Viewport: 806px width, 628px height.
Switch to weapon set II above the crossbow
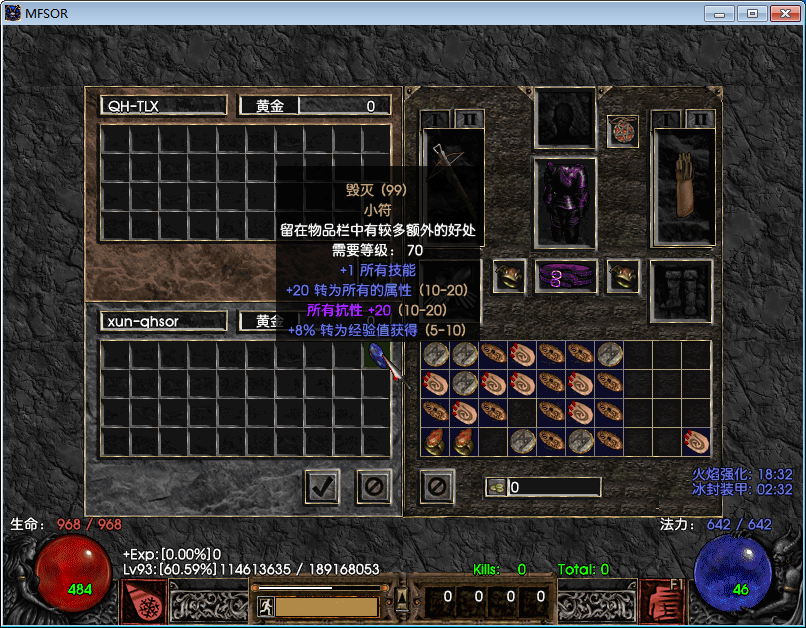pyautogui.click(x=469, y=119)
